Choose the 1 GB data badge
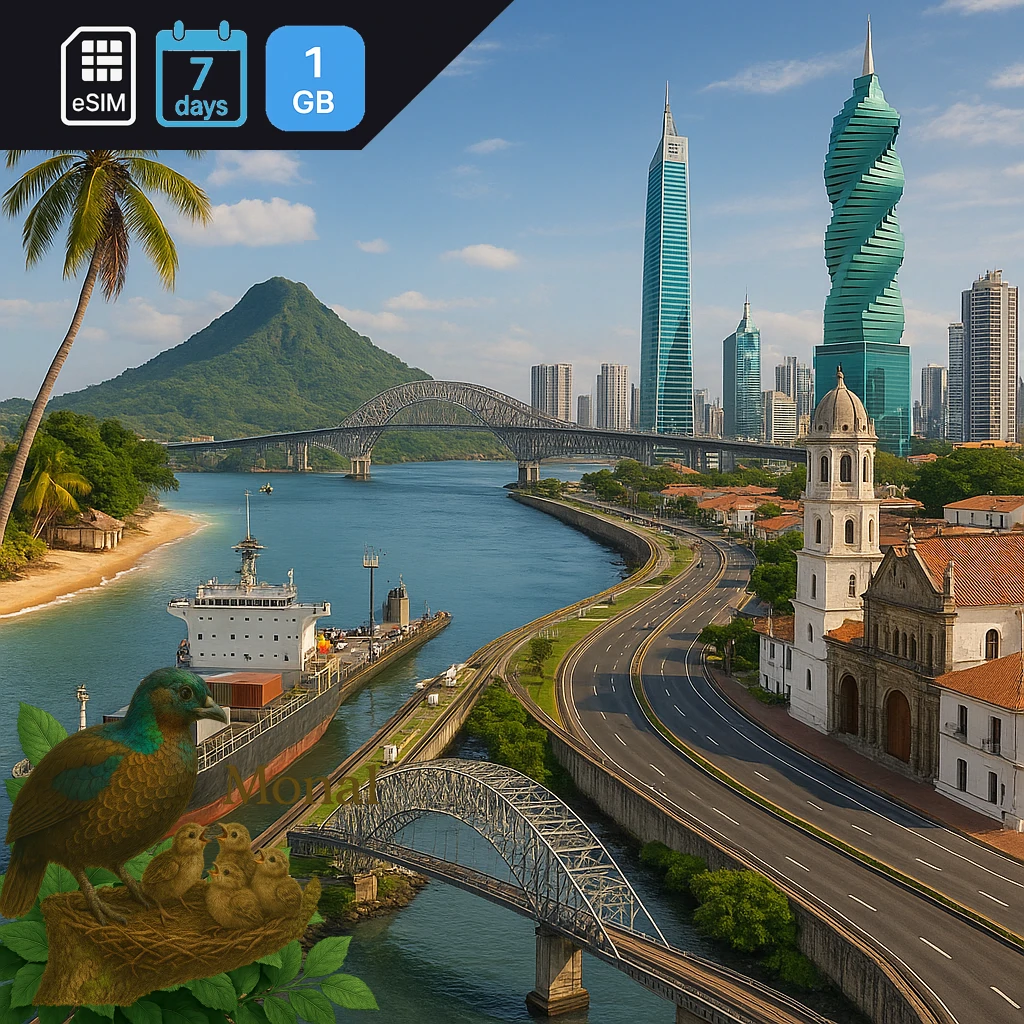Screen dimensions: 1024x1024 314,78
